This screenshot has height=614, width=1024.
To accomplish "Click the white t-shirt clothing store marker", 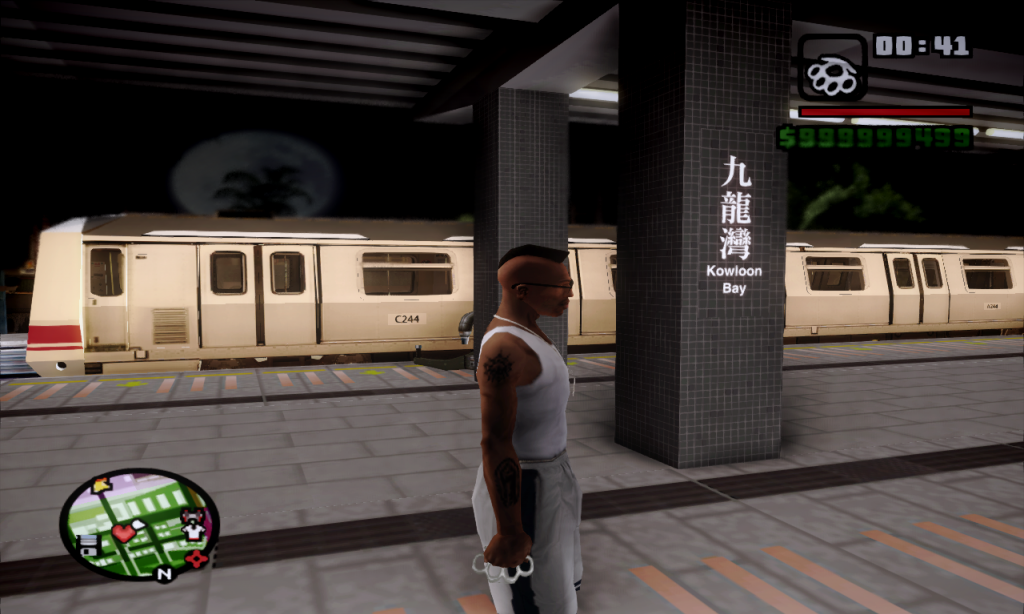I will [x=193, y=532].
